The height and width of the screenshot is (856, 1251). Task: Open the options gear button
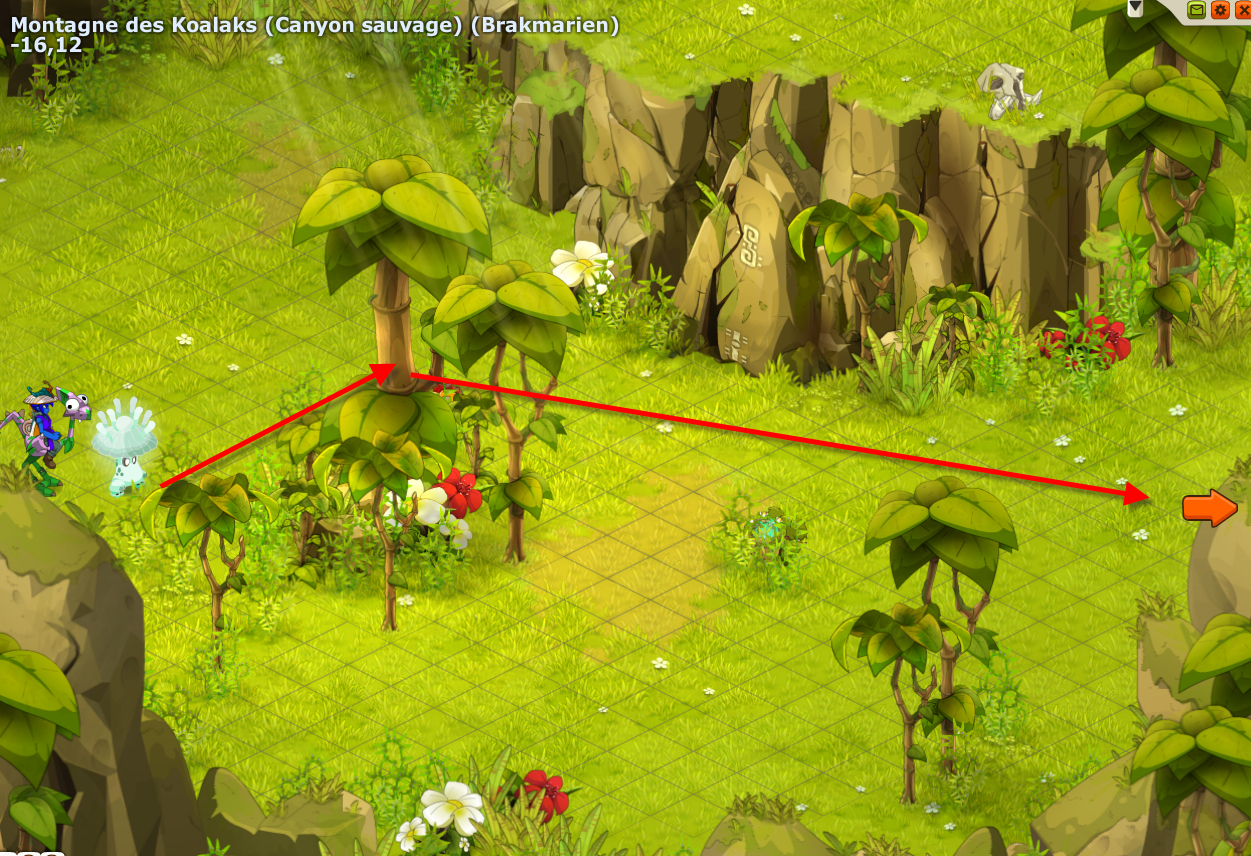[1220, 10]
